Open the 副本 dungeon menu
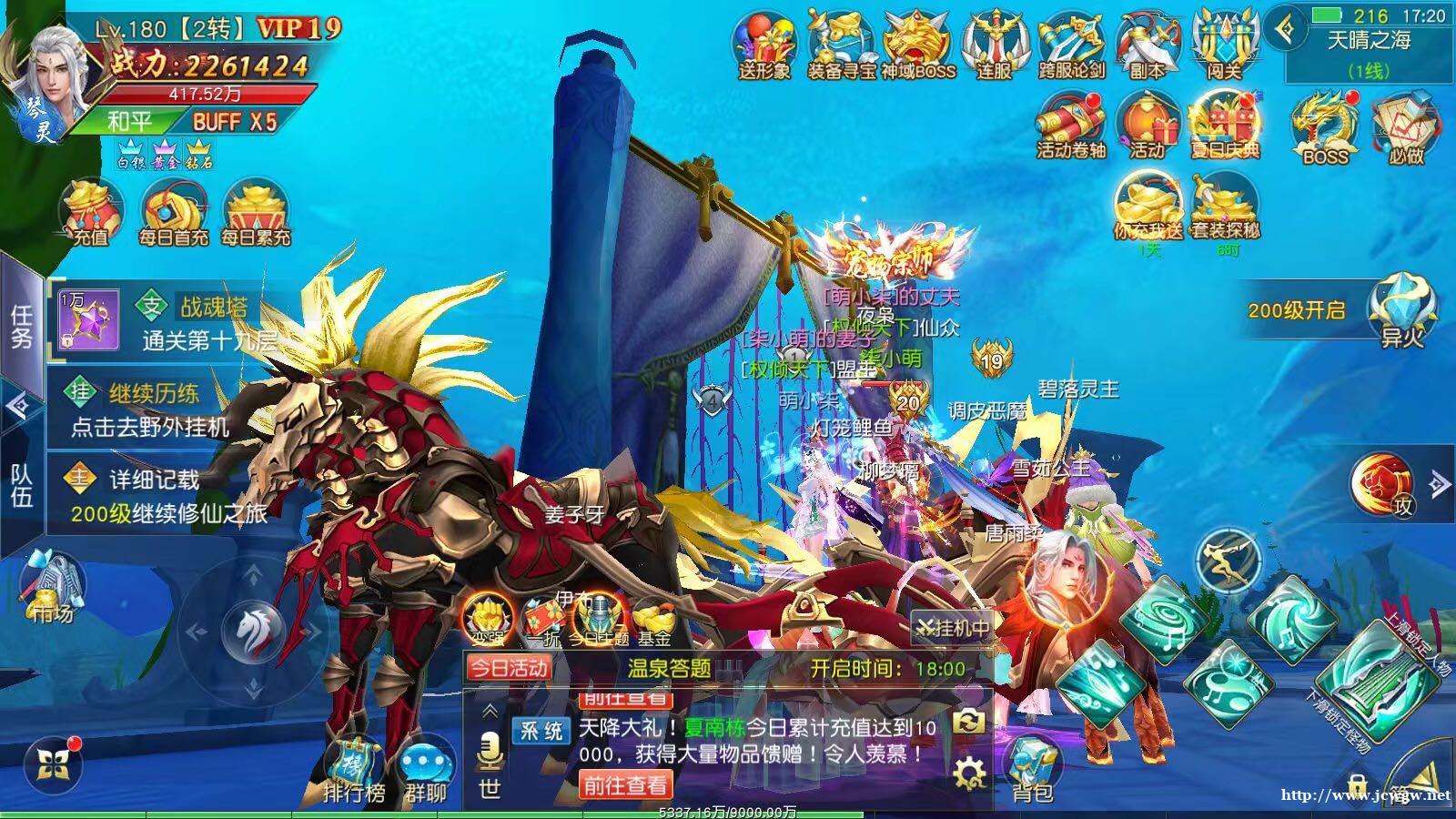The image size is (1456, 819). pos(1147,44)
